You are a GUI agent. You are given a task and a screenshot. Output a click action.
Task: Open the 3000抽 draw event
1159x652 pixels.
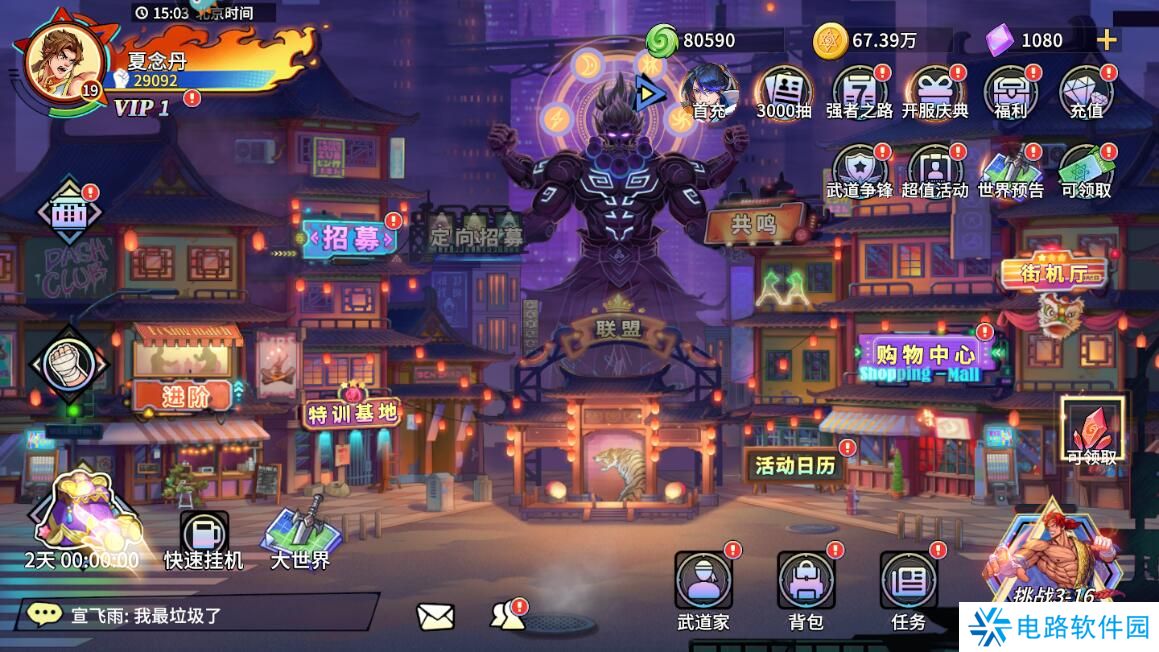(x=783, y=91)
